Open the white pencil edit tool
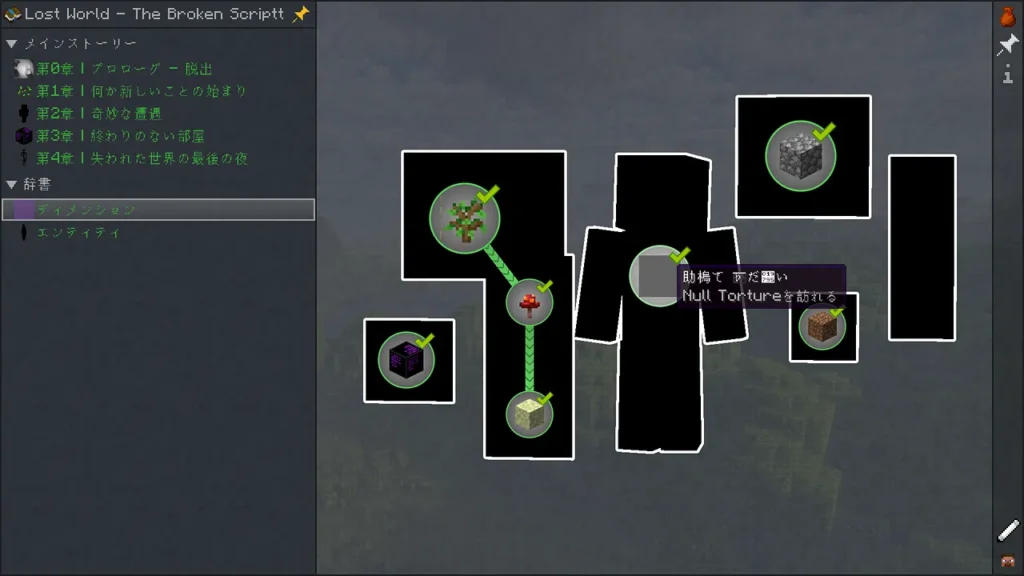 (x=1008, y=531)
